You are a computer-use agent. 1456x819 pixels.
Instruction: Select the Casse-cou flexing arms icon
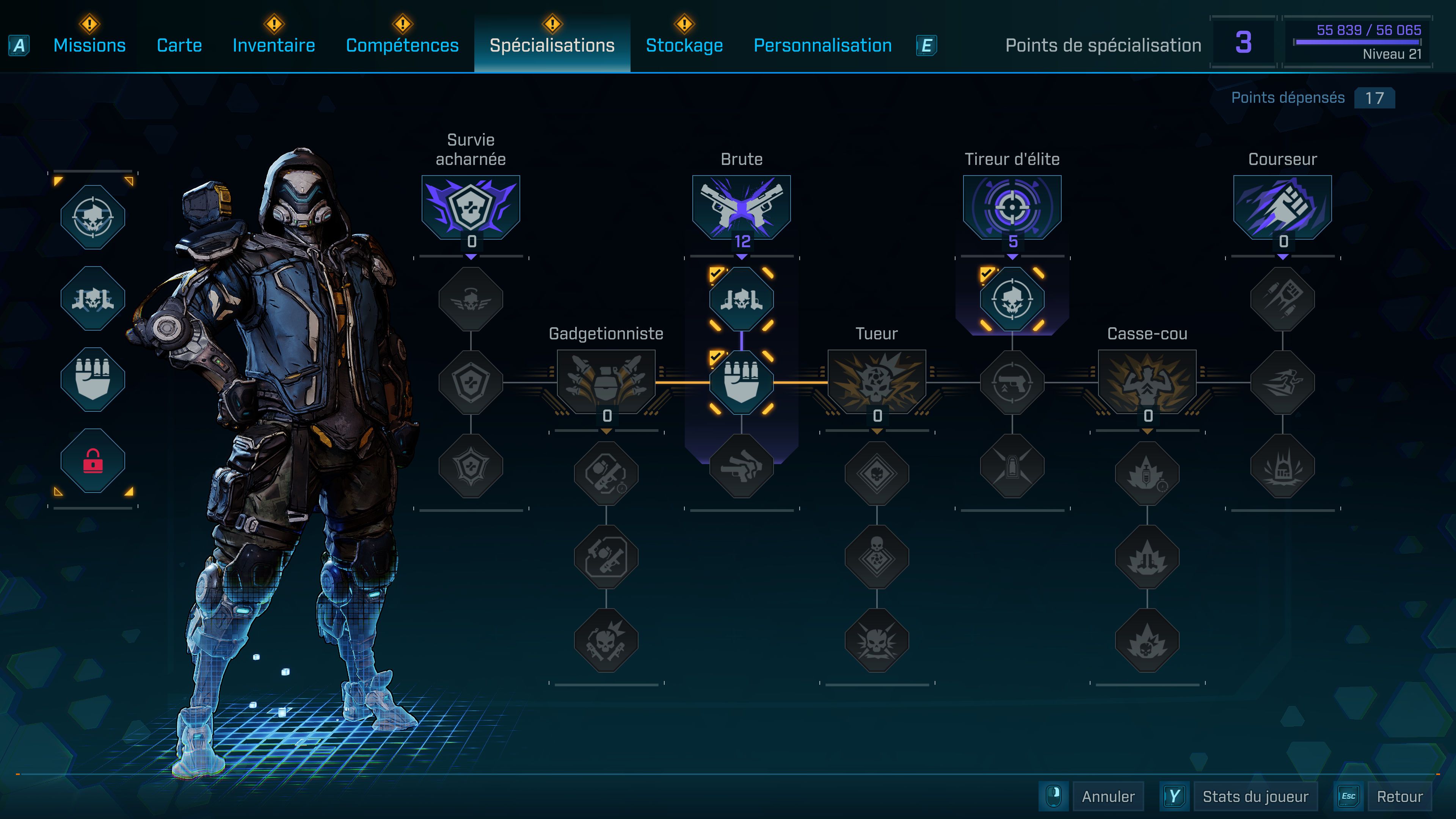click(x=1147, y=381)
